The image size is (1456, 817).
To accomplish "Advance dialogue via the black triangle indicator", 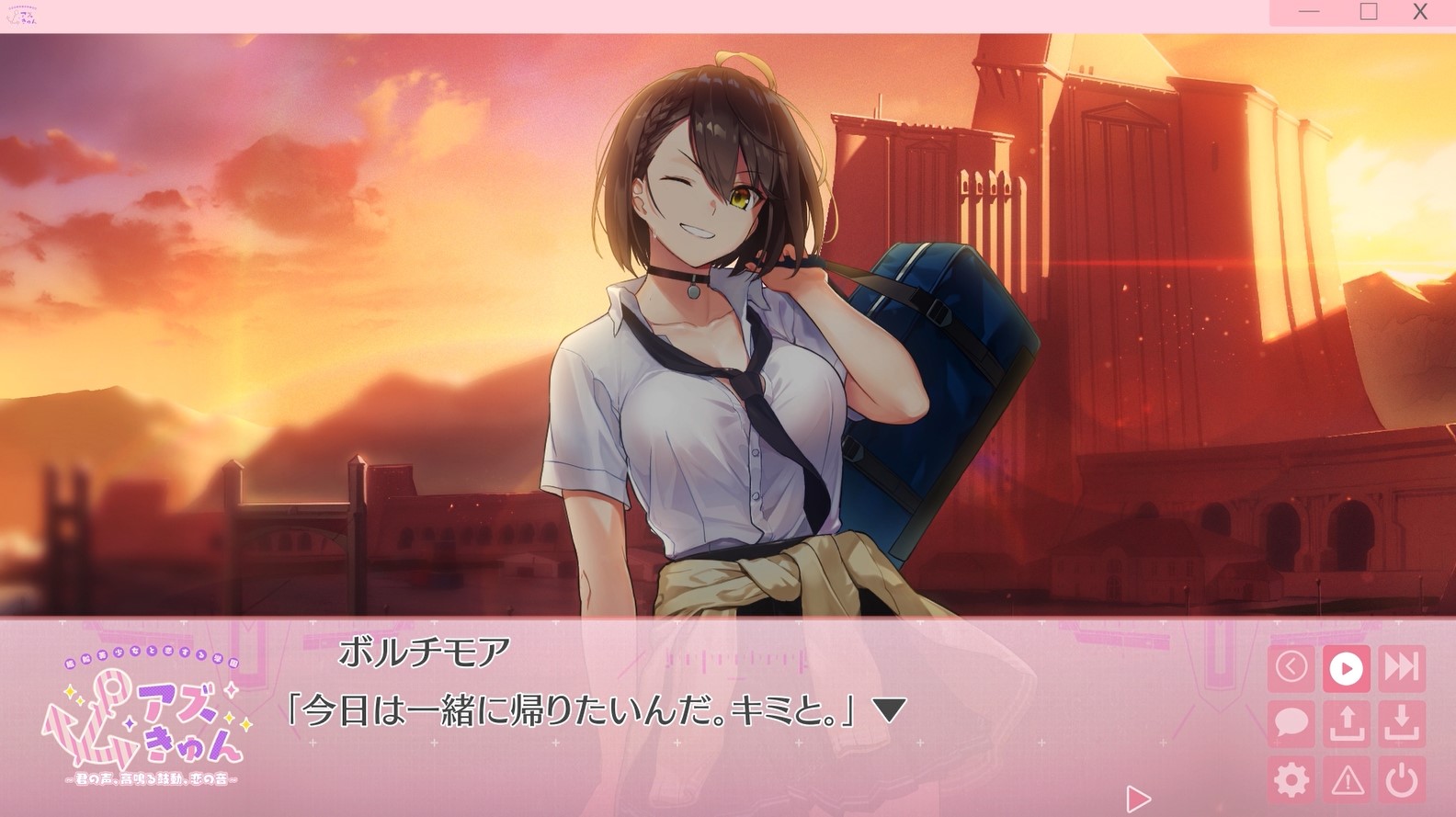I will pyautogui.click(x=889, y=709).
